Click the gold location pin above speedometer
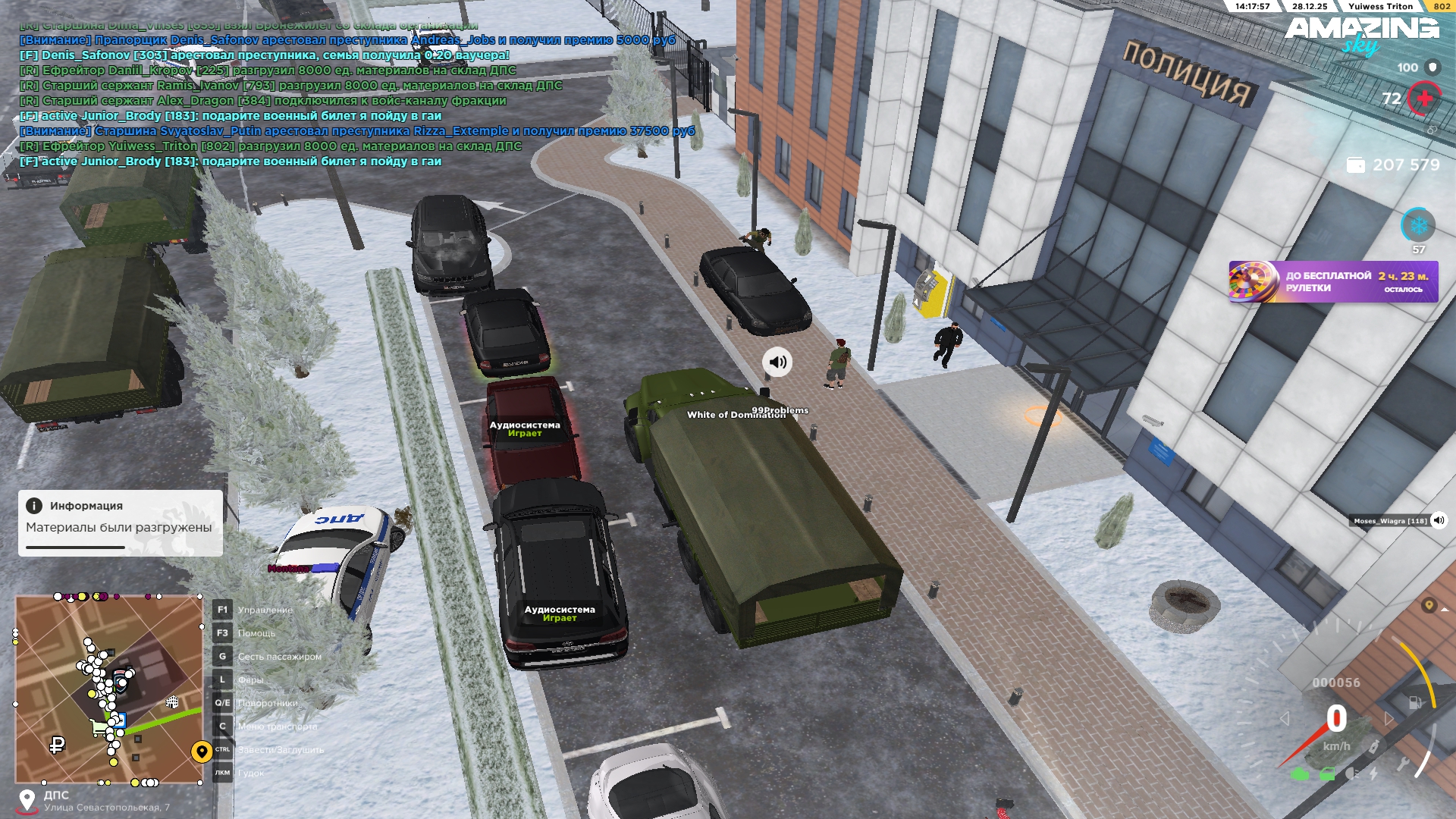 click(x=1429, y=605)
